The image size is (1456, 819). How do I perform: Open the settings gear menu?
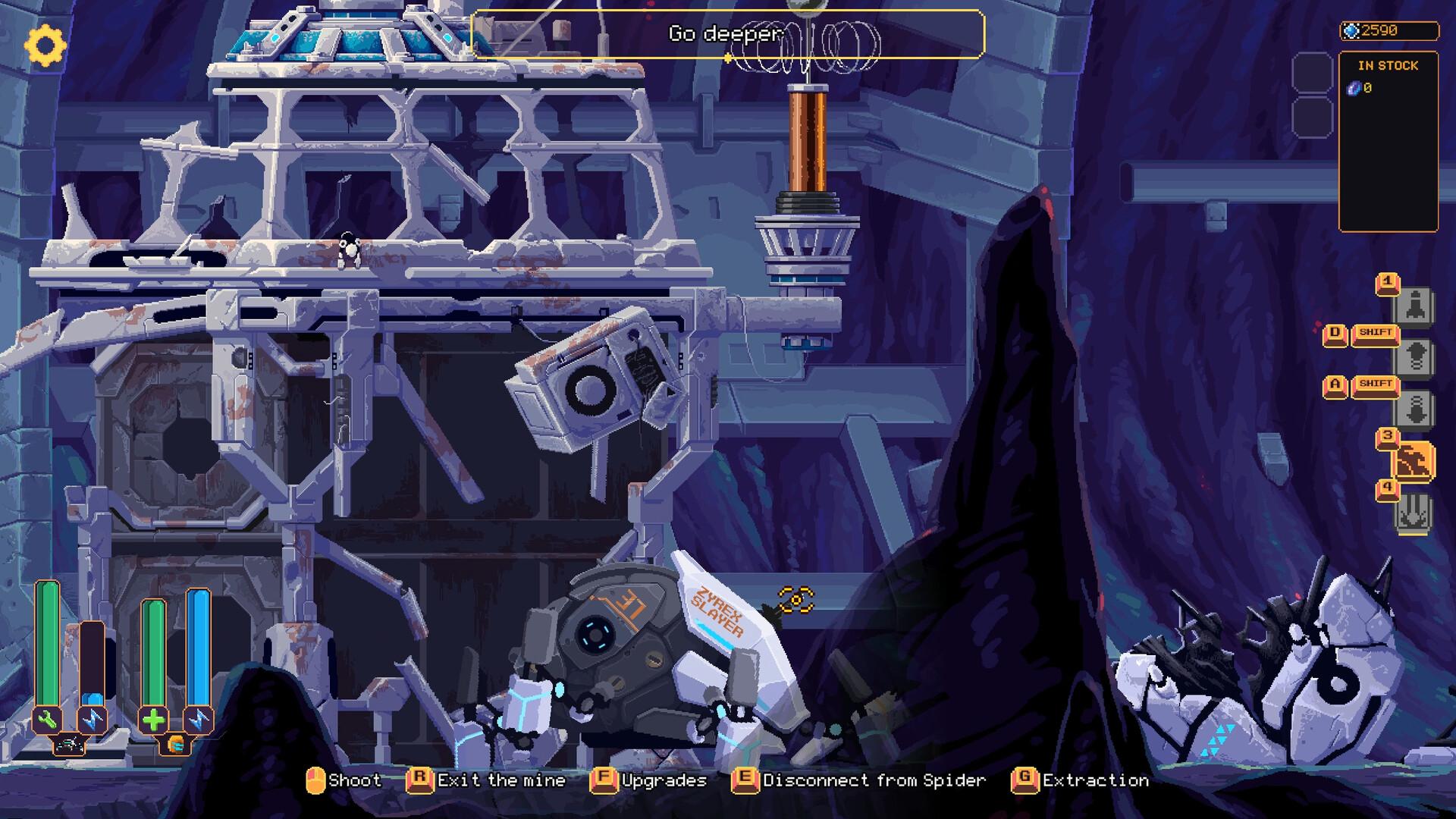click(x=47, y=44)
